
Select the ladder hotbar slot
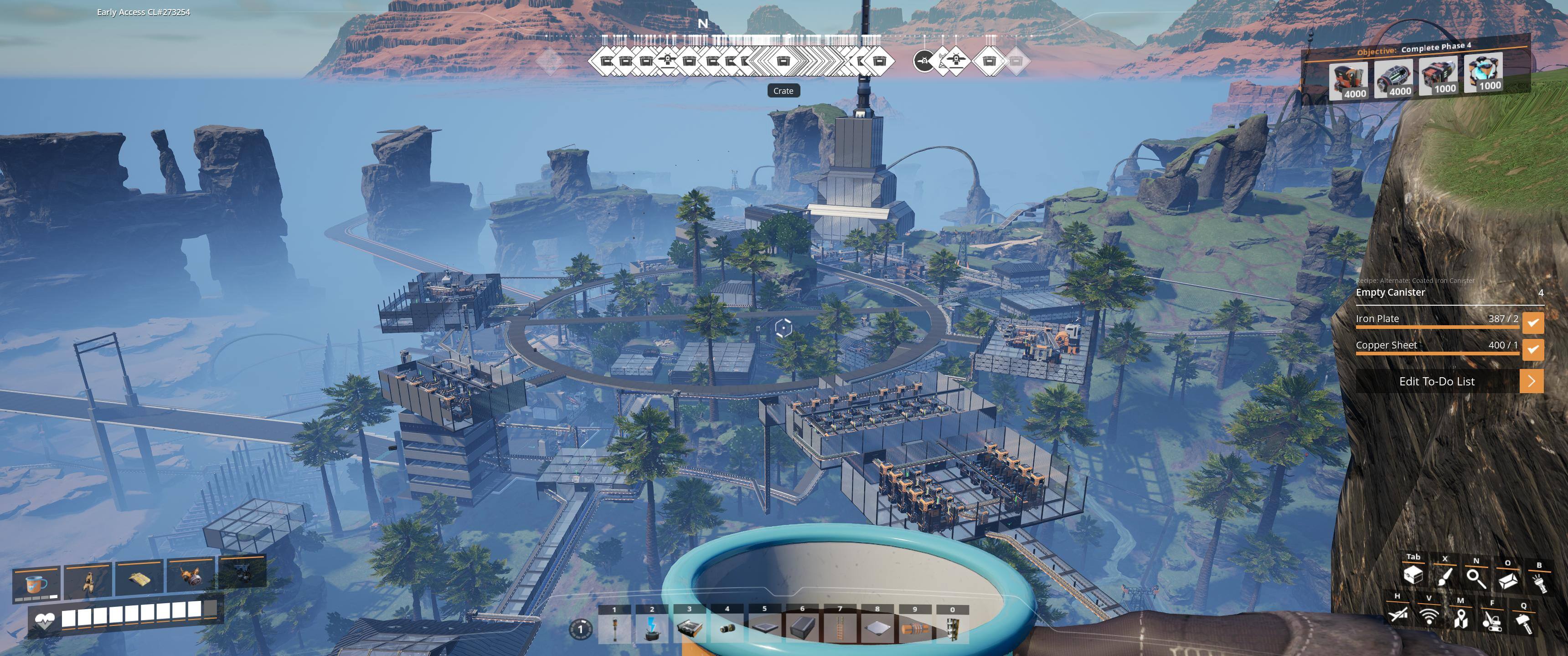(840, 628)
